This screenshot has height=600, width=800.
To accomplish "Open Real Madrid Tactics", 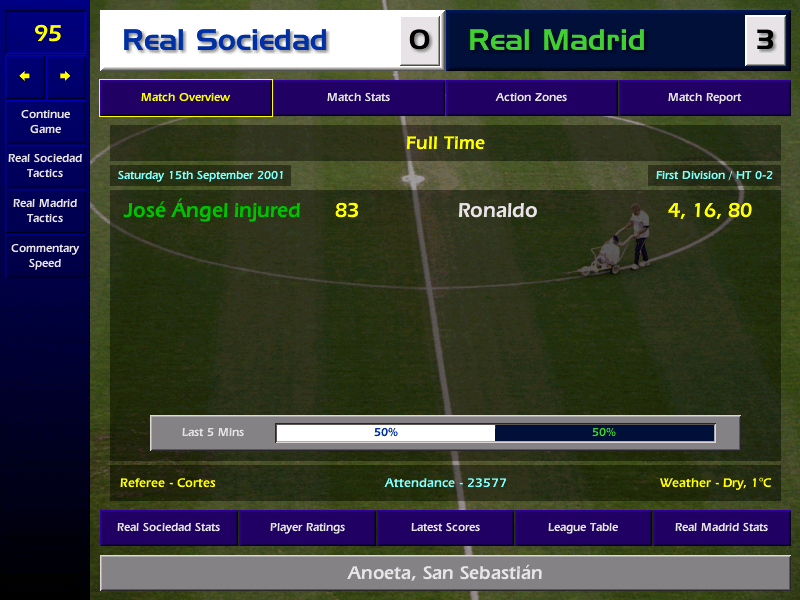I will pos(45,210).
